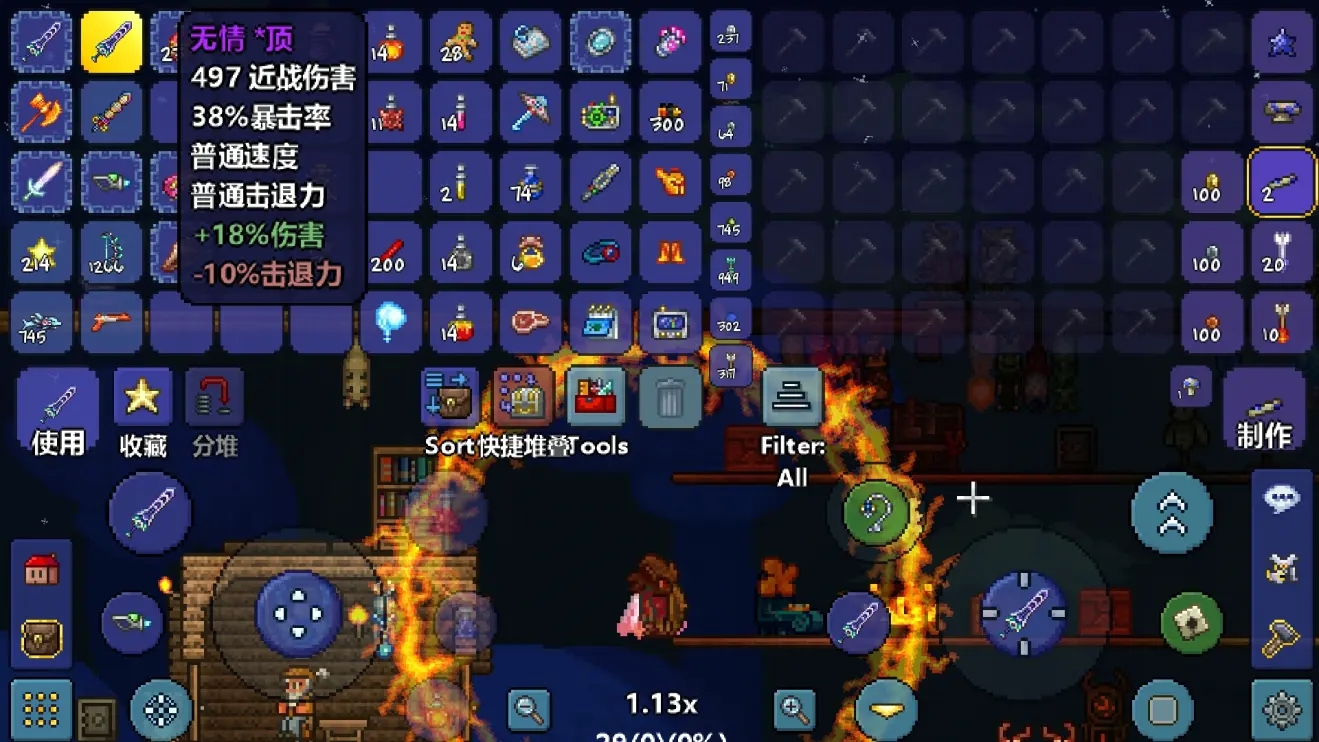Open the settings gear button
Viewport: 1319px width, 742px height.
pyautogui.click(x=1282, y=709)
